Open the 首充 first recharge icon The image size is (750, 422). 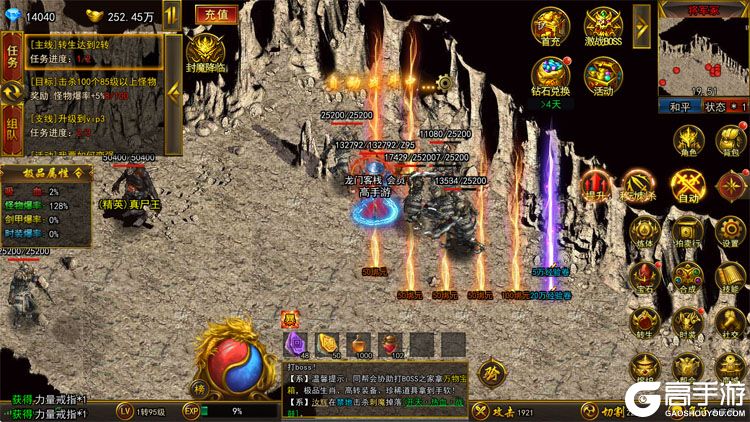click(x=551, y=26)
